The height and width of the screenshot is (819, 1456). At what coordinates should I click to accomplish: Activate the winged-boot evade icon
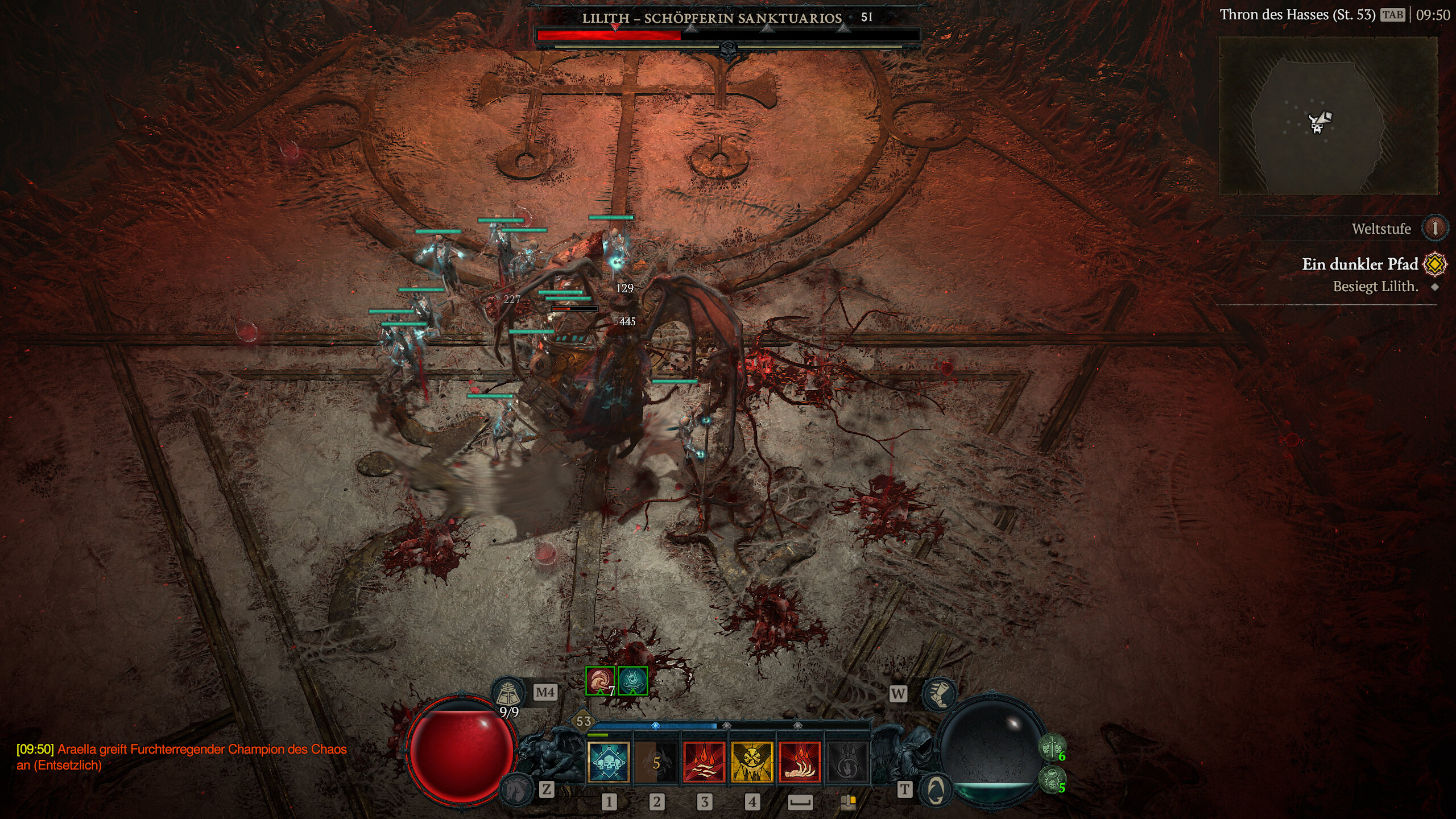[939, 693]
